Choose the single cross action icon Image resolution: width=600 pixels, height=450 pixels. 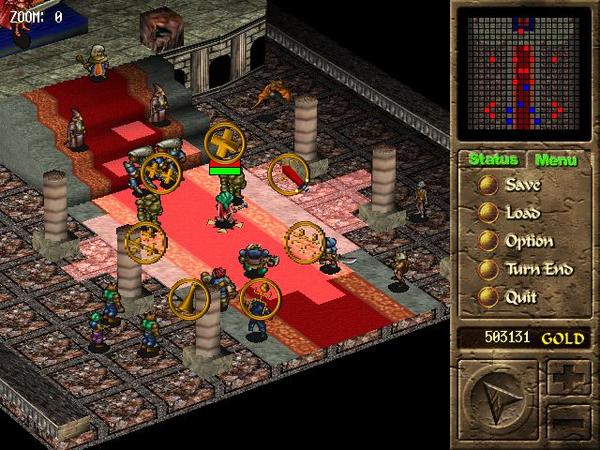click(225, 141)
